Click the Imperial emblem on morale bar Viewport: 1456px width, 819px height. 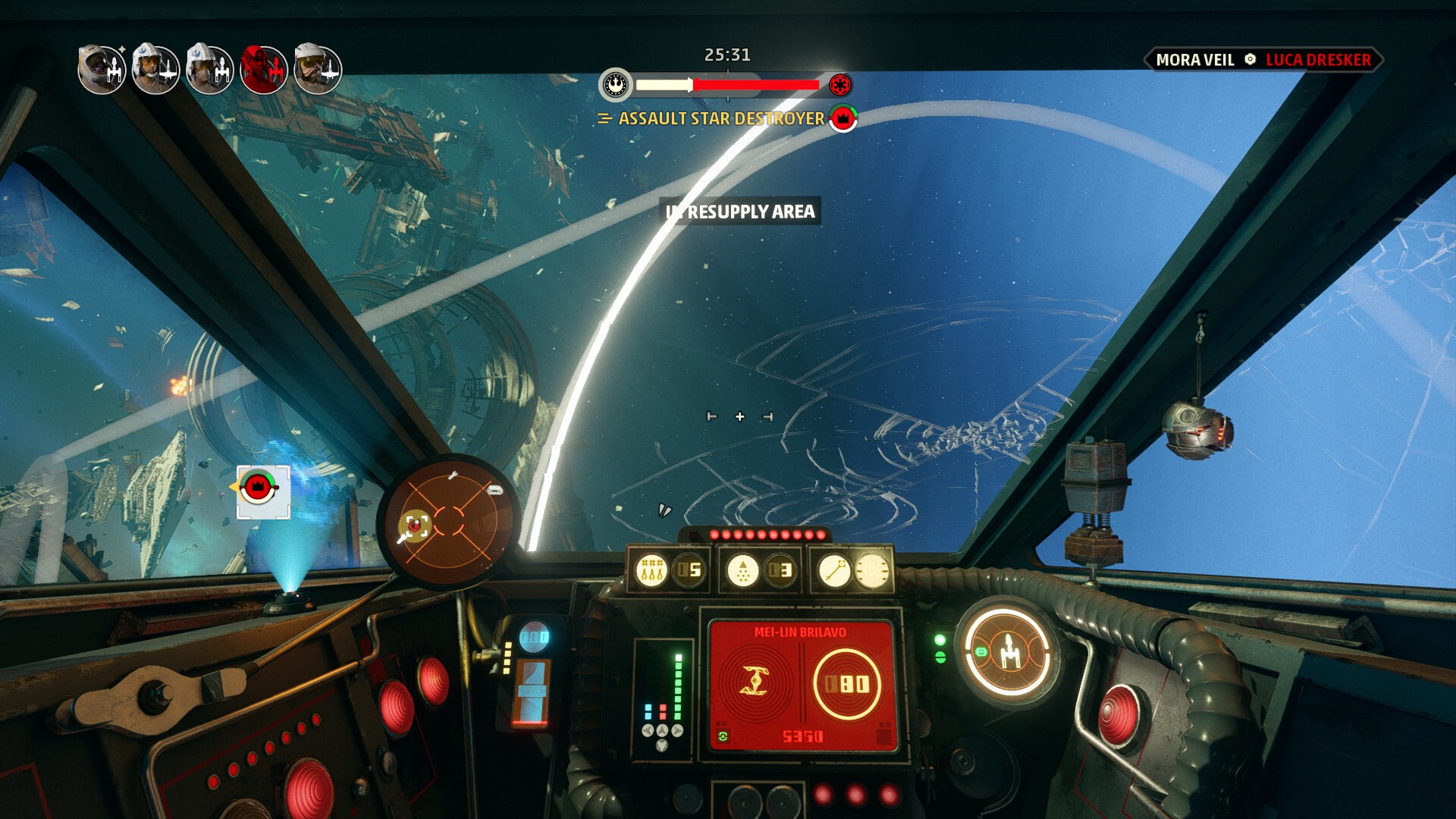[x=839, y=84]
